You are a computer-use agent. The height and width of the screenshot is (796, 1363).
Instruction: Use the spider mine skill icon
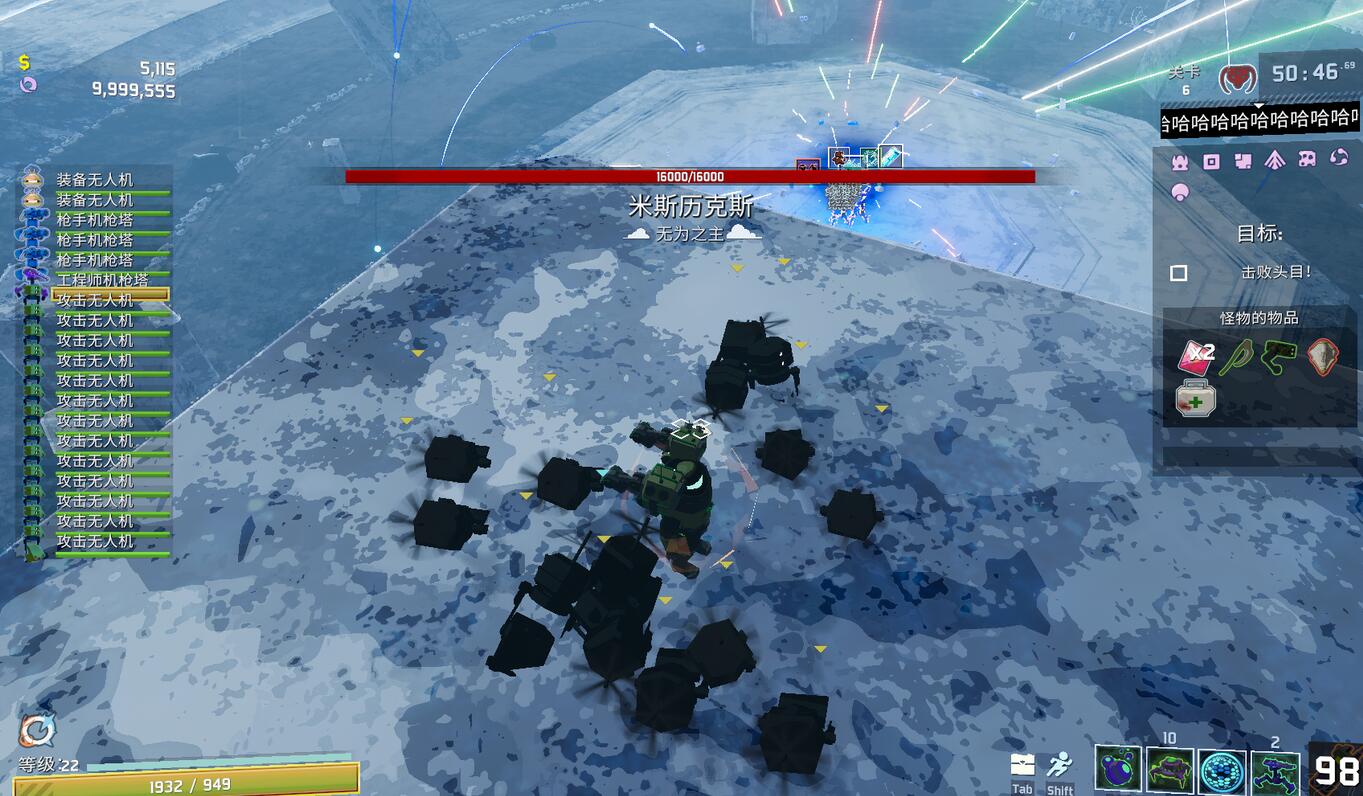[1170, 771]
